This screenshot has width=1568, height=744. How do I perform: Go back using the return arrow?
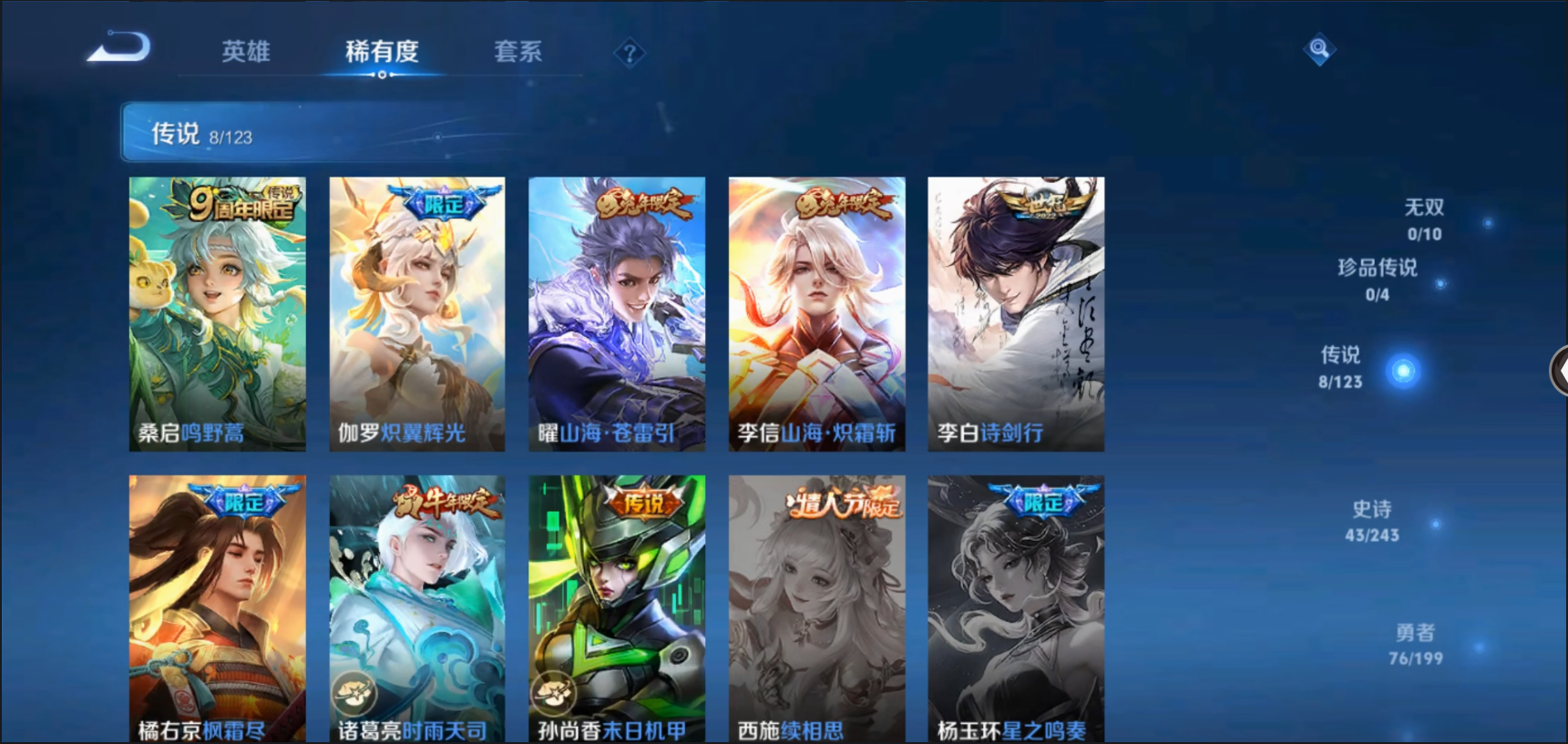click(x=119, y=47)
